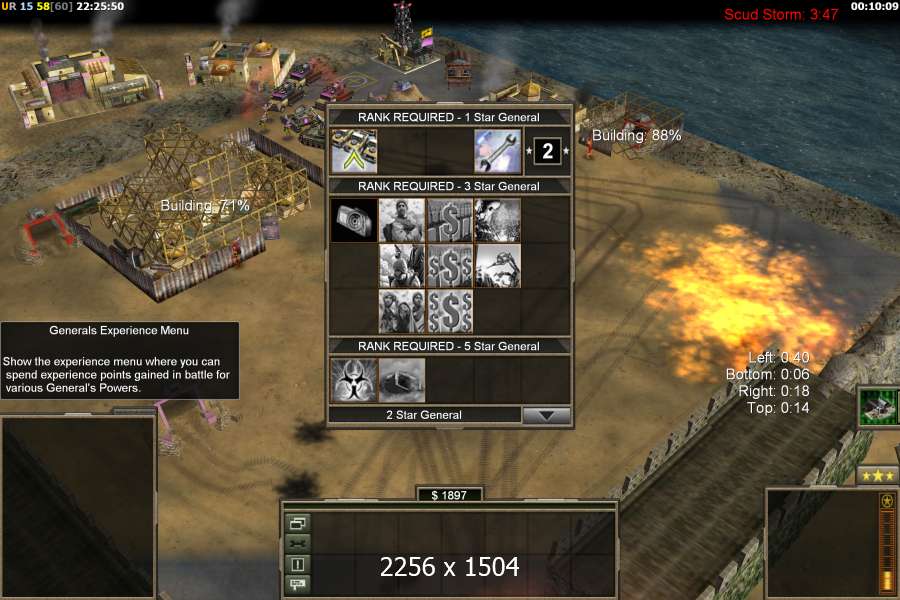Click the overlapping windows button on command bar
The image size is (900, 600).
tap(298, 523)
